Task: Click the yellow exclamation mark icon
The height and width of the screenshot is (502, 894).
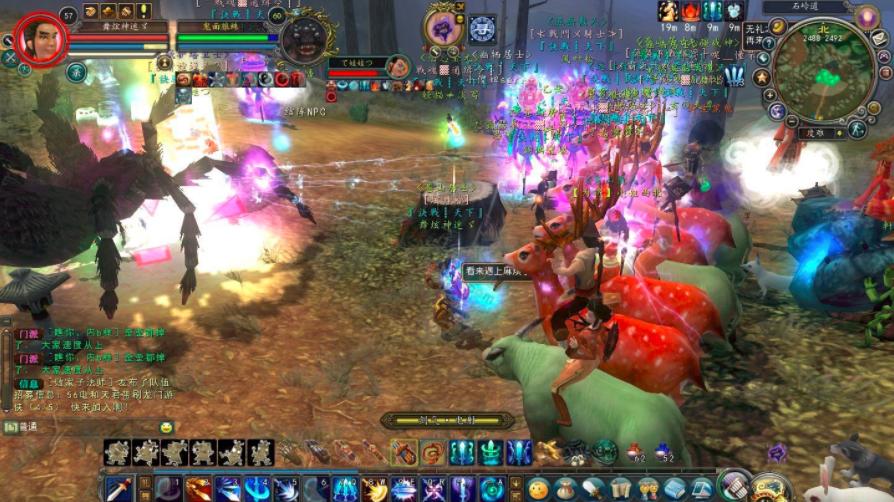Action: tap(144, 11)
